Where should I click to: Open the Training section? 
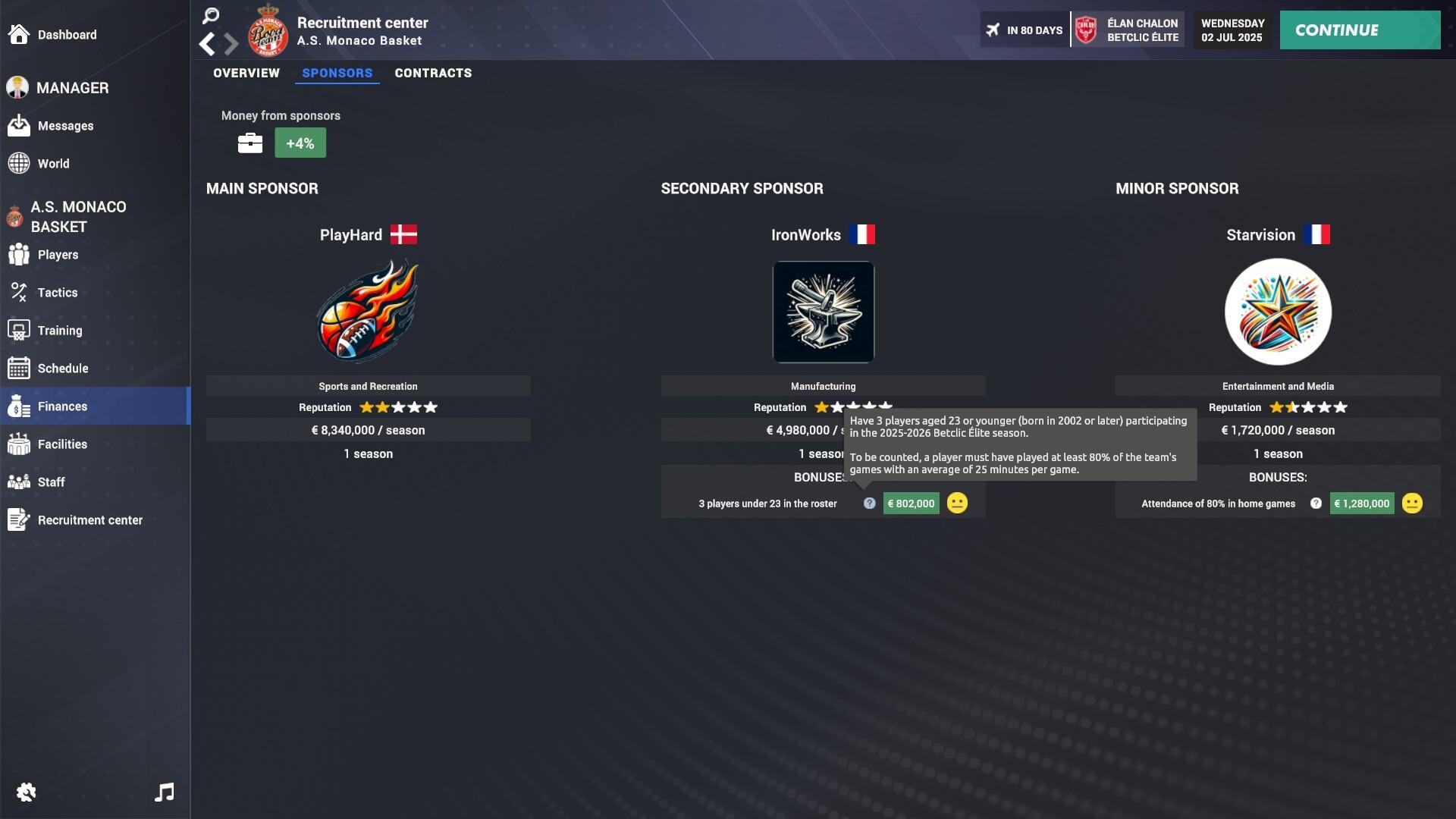(59, 330)
